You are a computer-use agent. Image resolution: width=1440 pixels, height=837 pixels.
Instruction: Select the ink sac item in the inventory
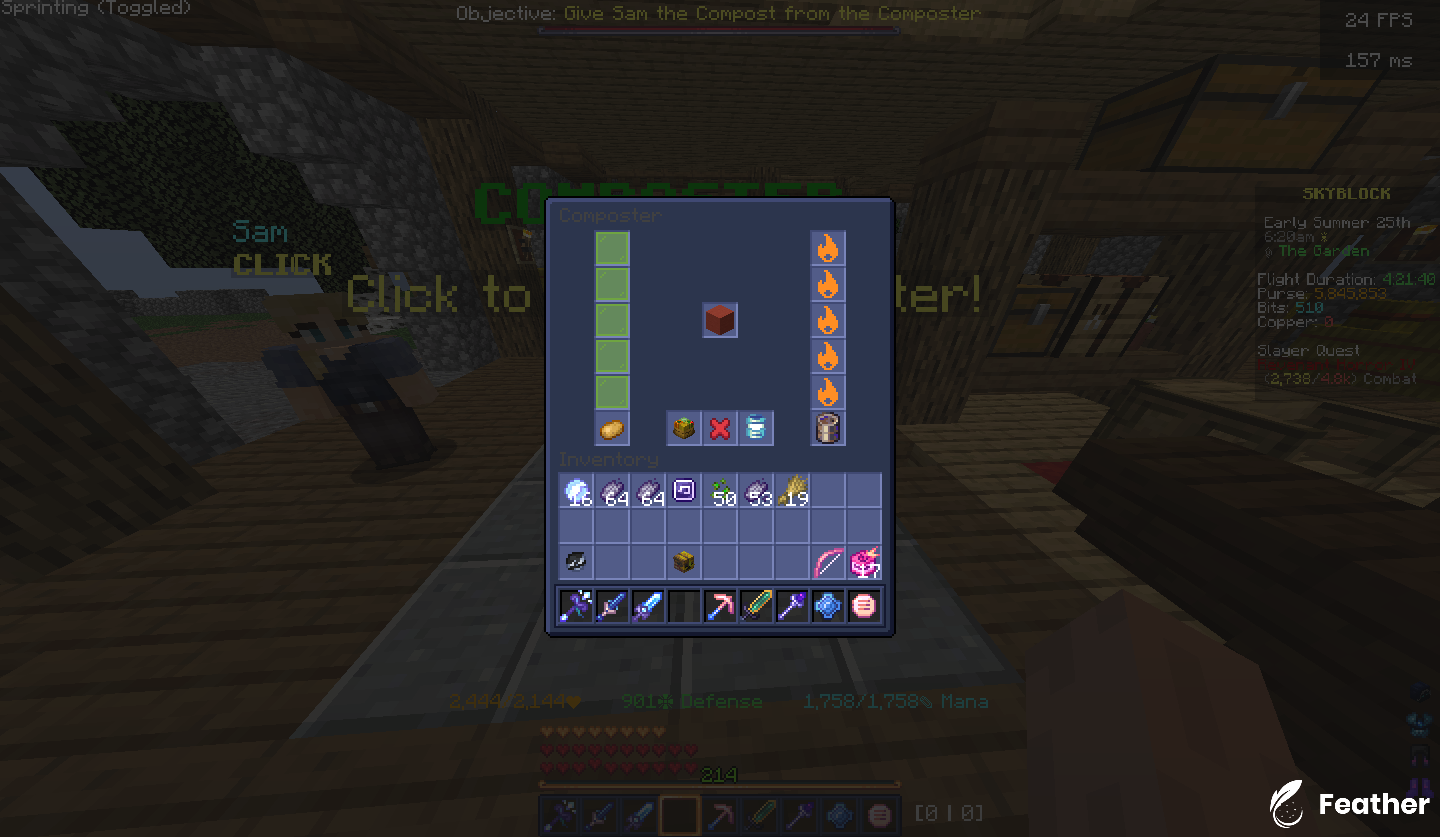[x=575, y=561]
